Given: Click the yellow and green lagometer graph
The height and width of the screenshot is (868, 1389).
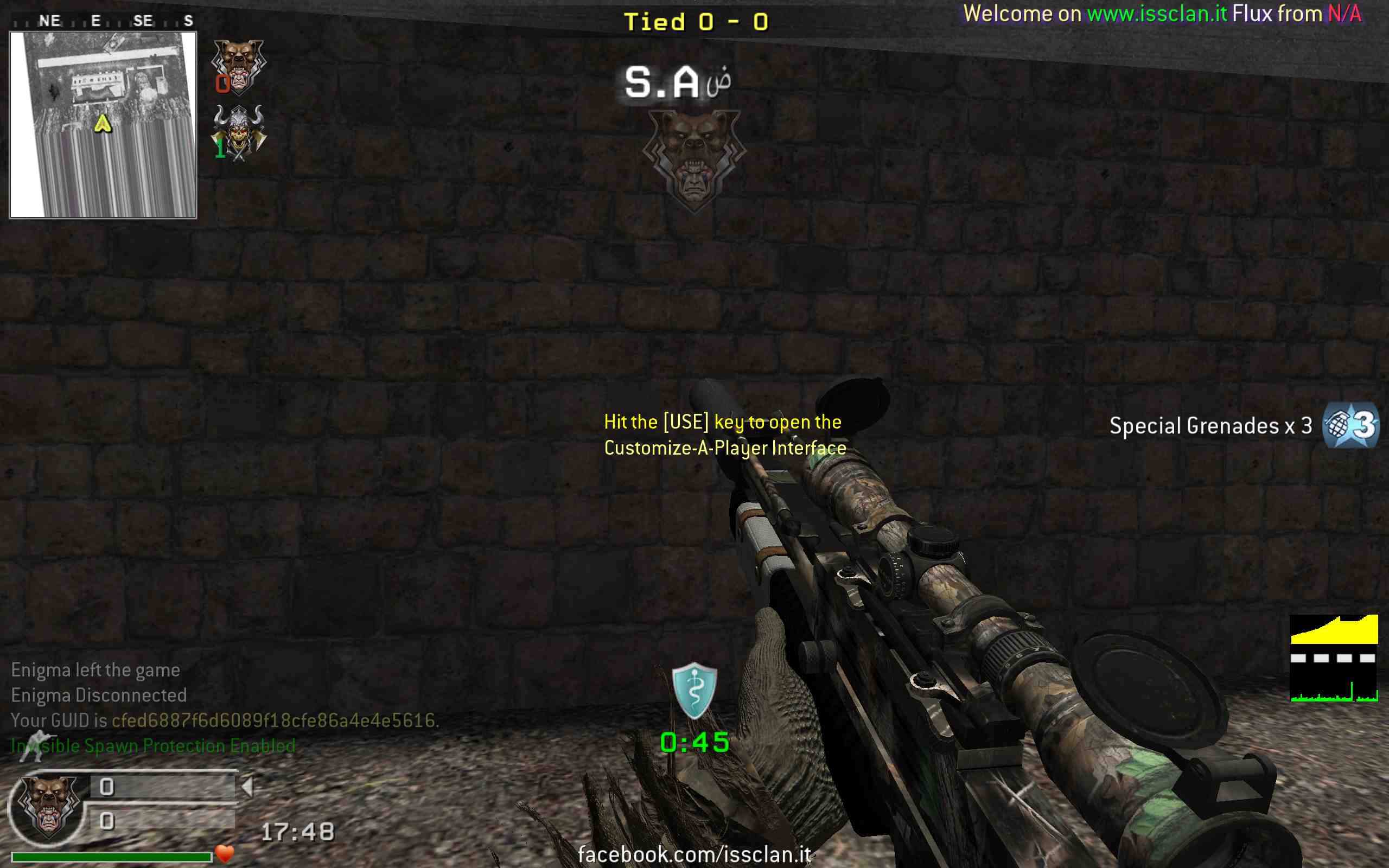Looking at the screenshot, I should pyautogui.click(x=1334, y=659).
